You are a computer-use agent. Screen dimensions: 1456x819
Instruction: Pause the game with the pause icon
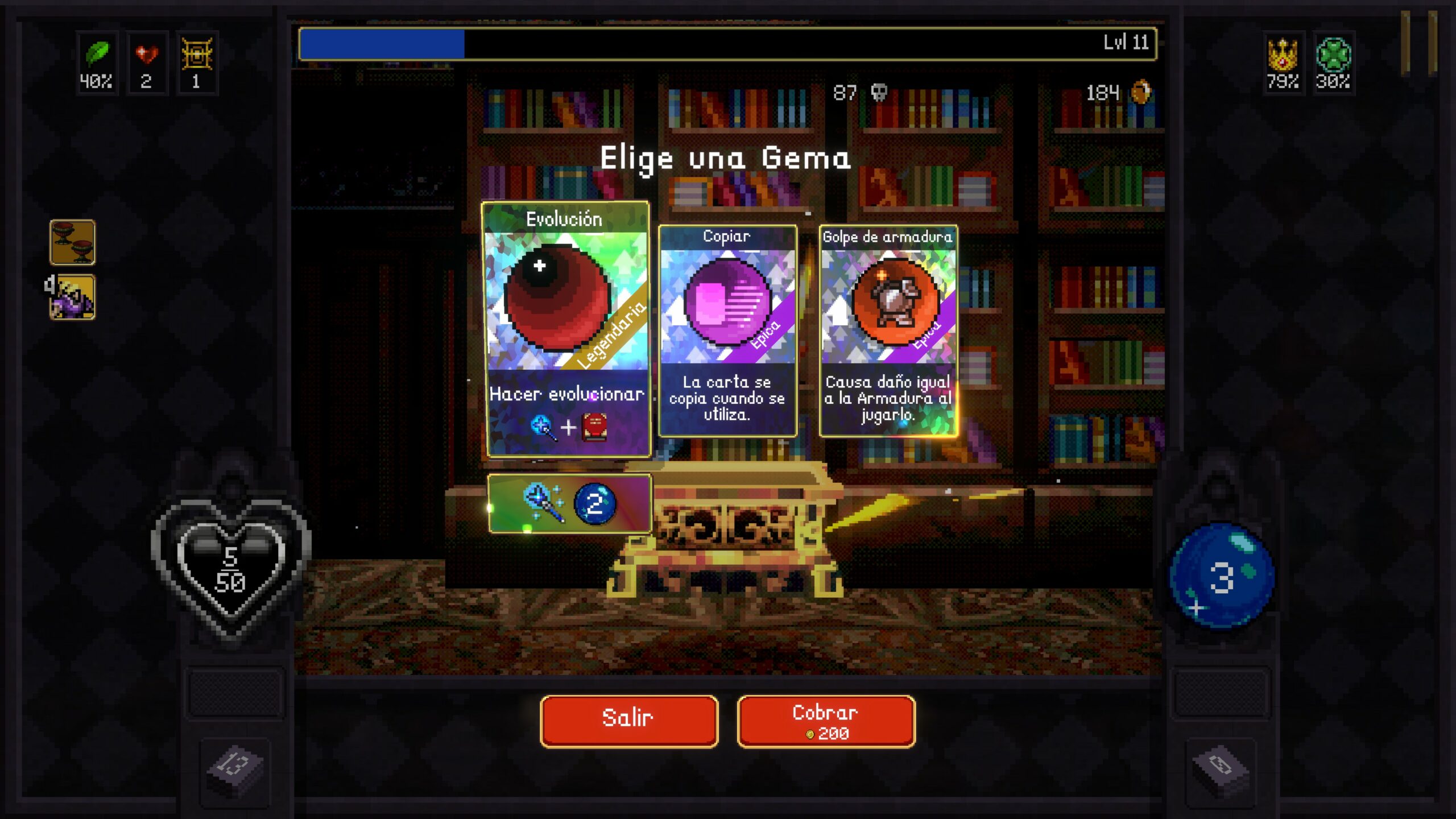[1418, 43]
